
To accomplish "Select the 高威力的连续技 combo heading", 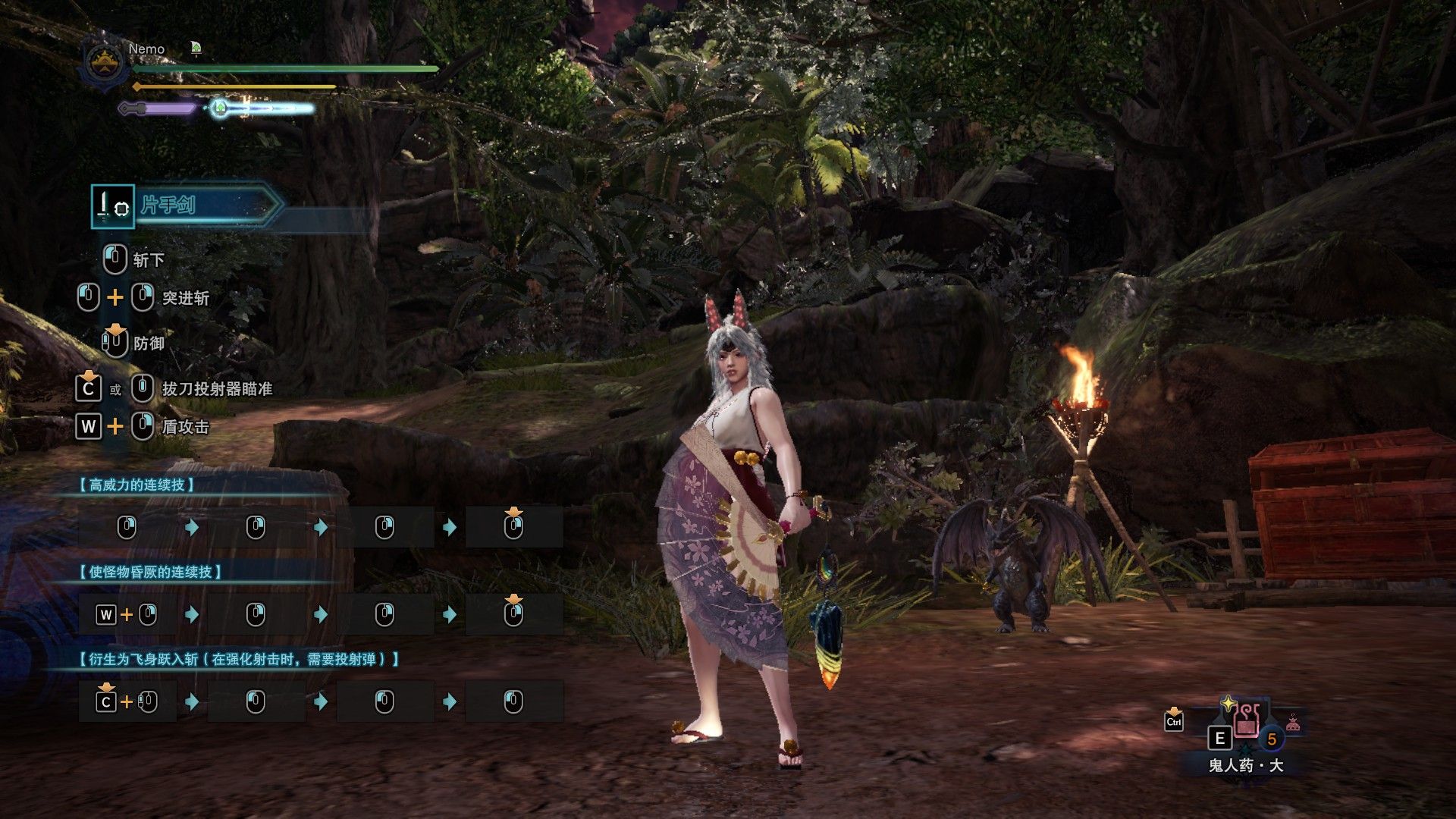I will tap(137, 485).
